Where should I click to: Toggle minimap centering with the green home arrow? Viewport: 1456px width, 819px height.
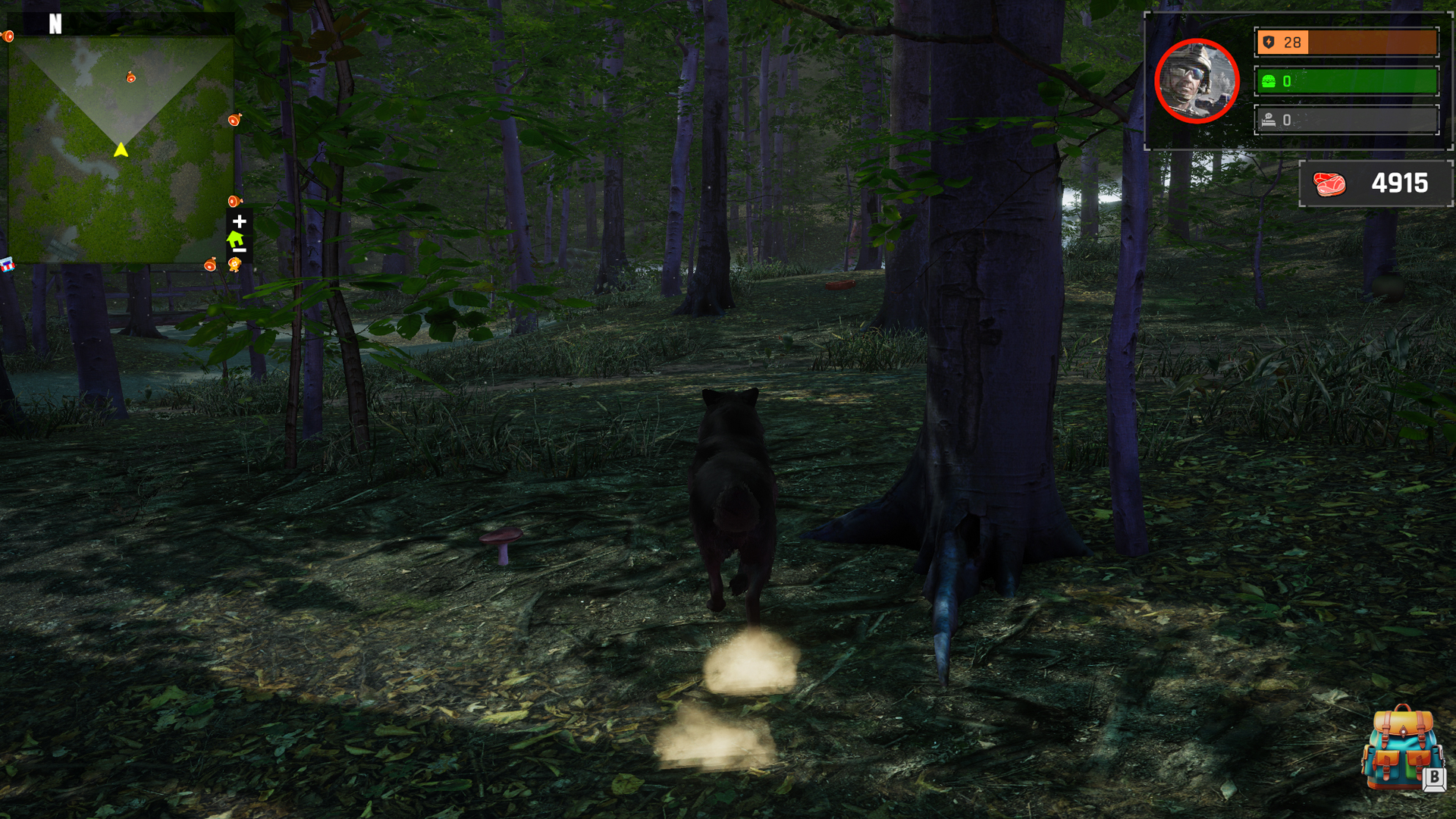(x=234, y=239)
